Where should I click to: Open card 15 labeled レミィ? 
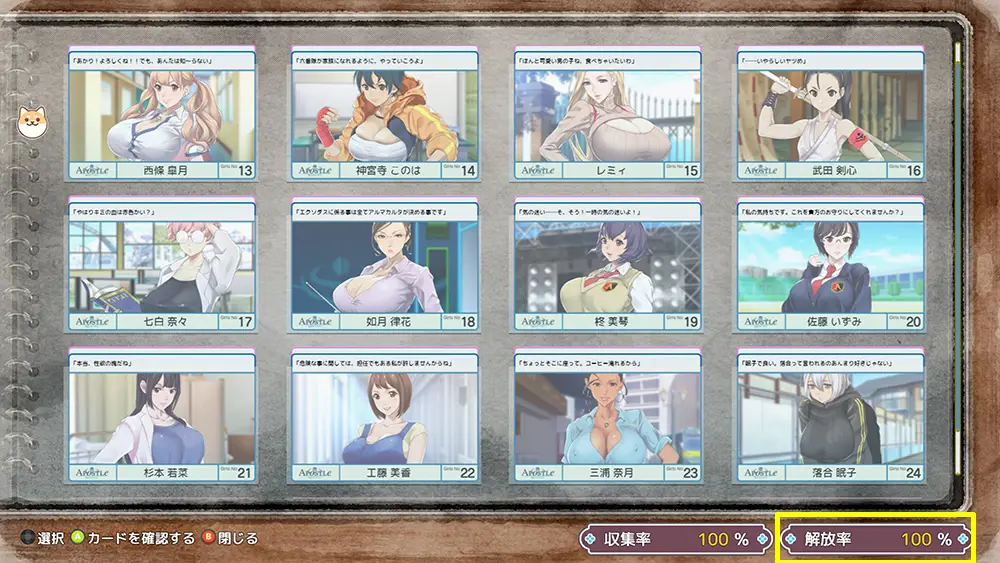click(607, 114)
